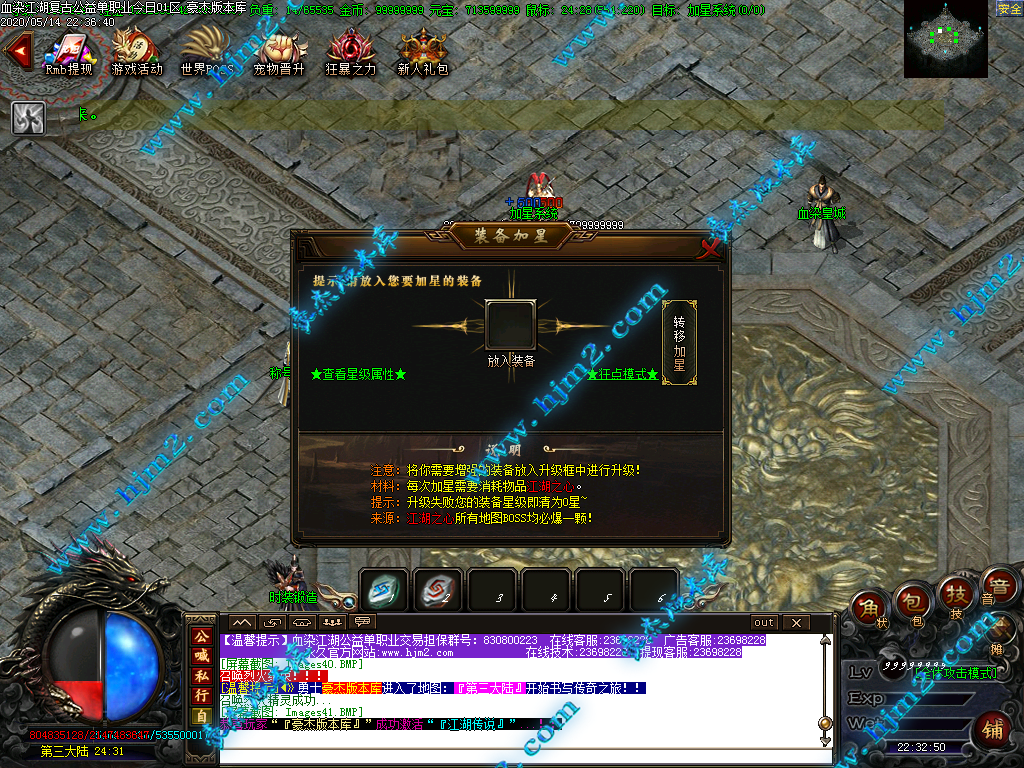Claim the 新人礼包 newcomer gift pack

(422, 52)
